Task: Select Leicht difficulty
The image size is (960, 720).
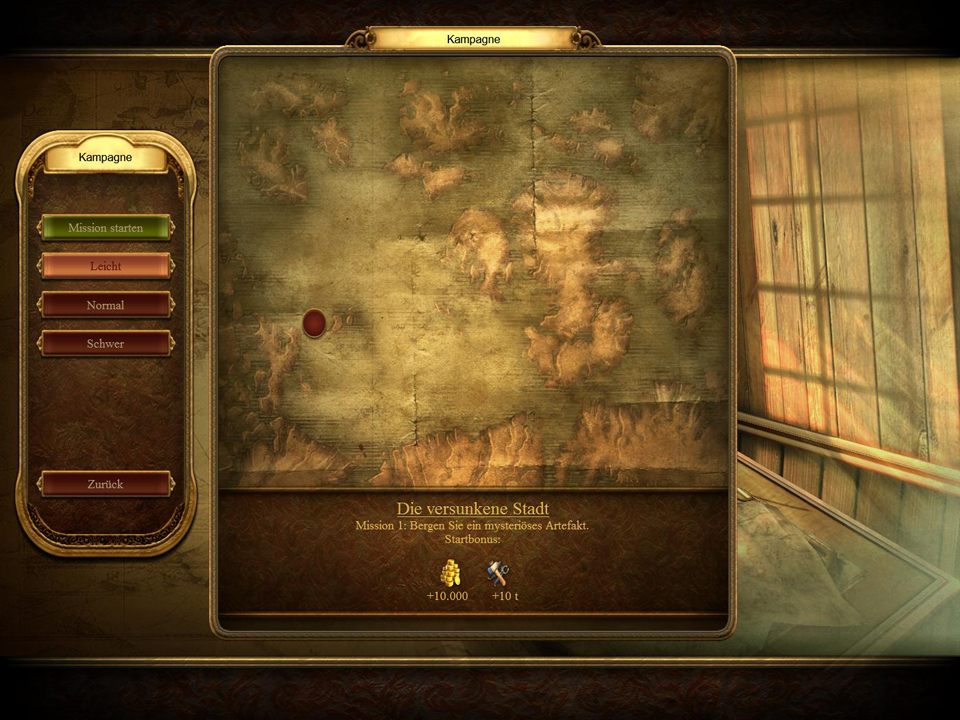Action: click(x=105, y=267)
